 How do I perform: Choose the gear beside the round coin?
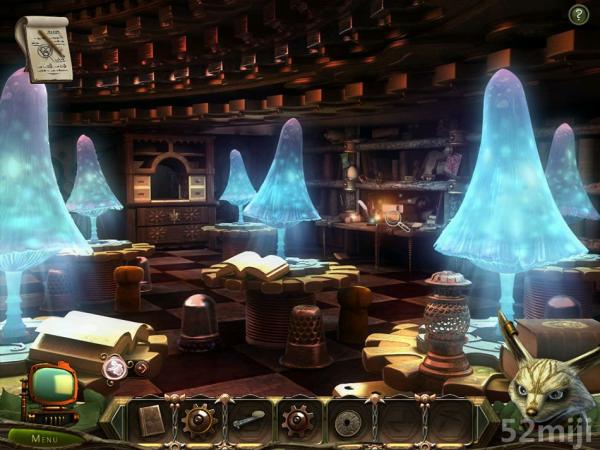(x=297, y=420)
